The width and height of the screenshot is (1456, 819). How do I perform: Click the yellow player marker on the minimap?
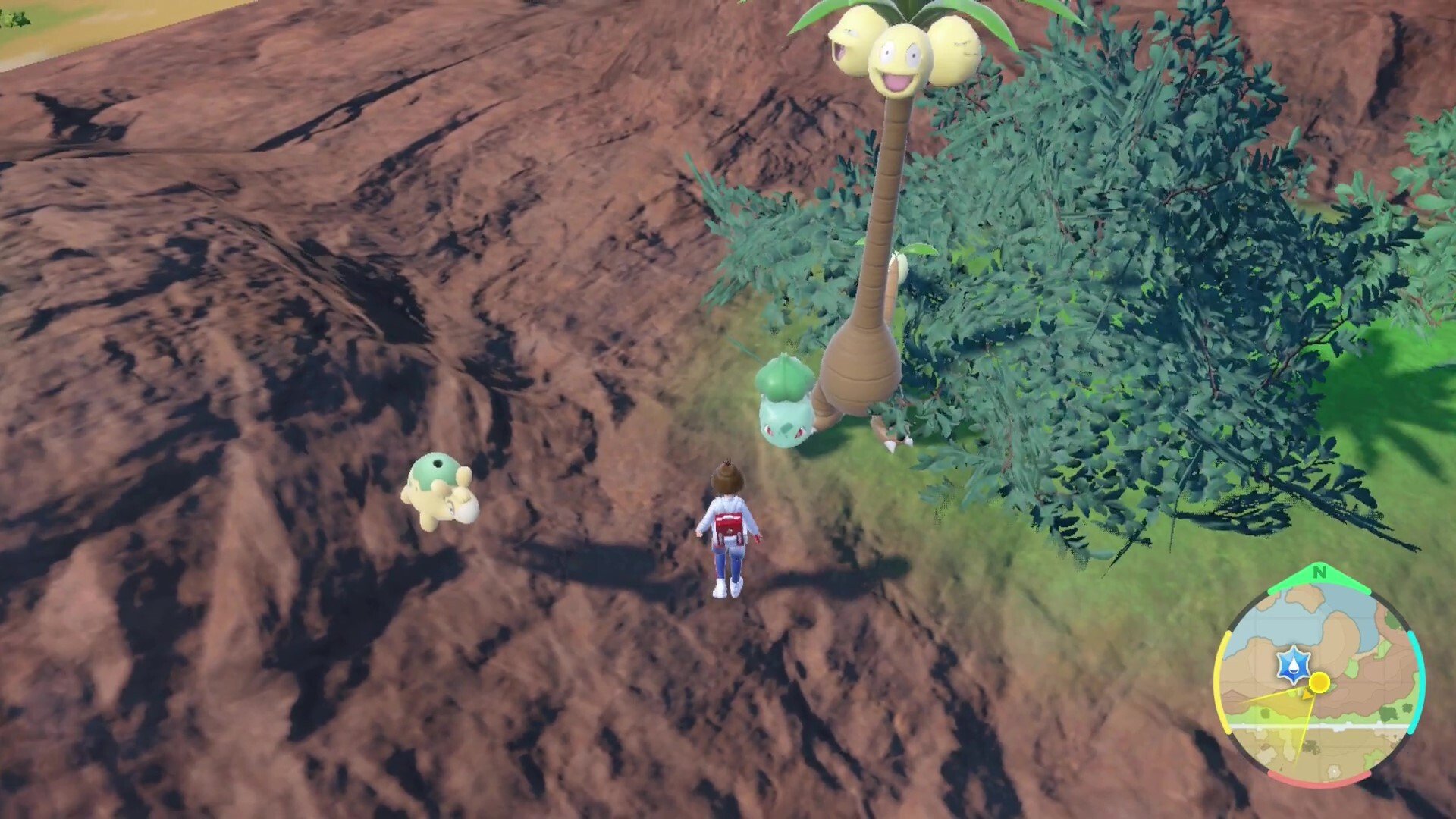1319,682
